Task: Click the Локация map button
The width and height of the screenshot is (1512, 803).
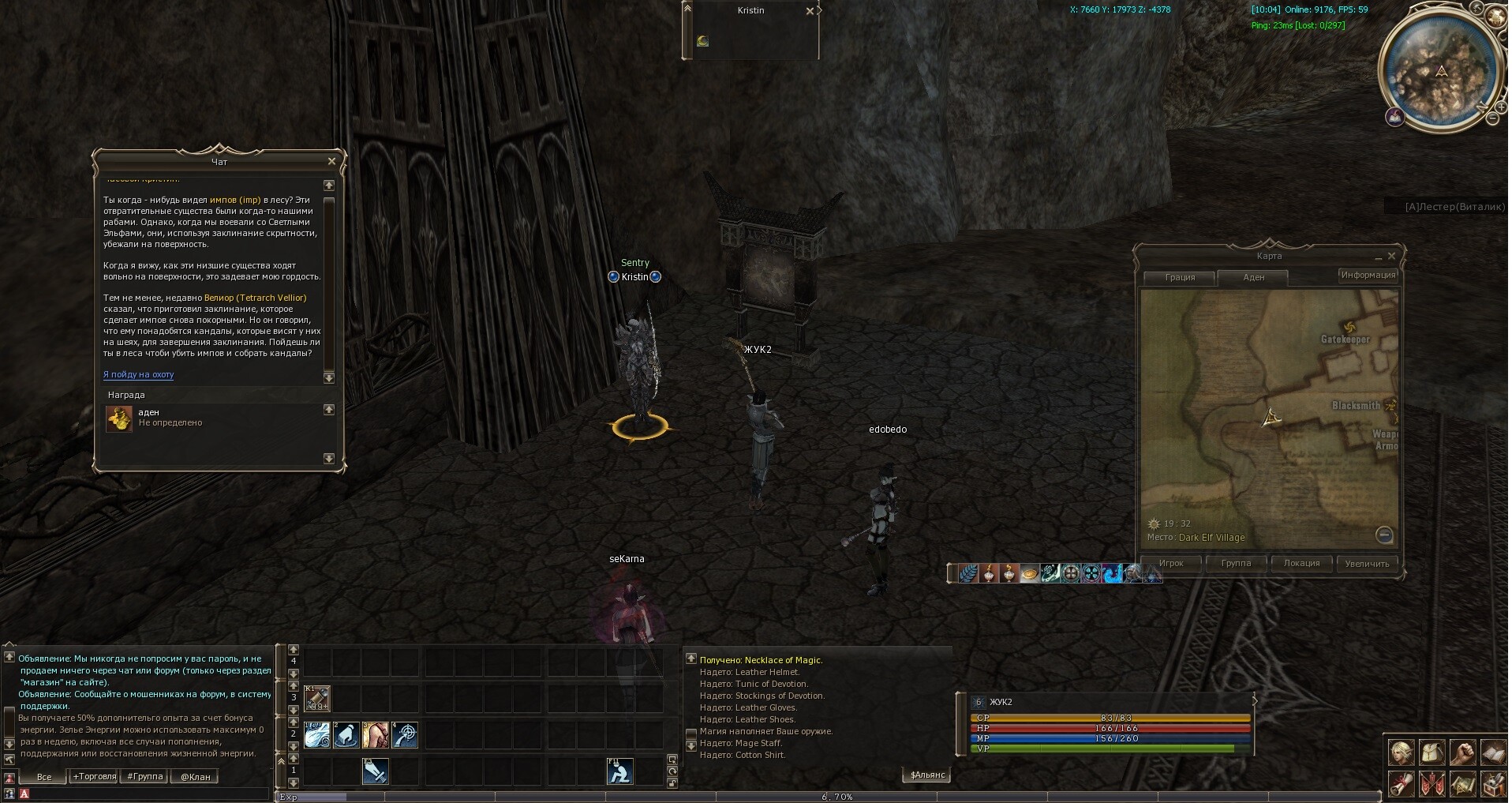Action: (1301, 563)
